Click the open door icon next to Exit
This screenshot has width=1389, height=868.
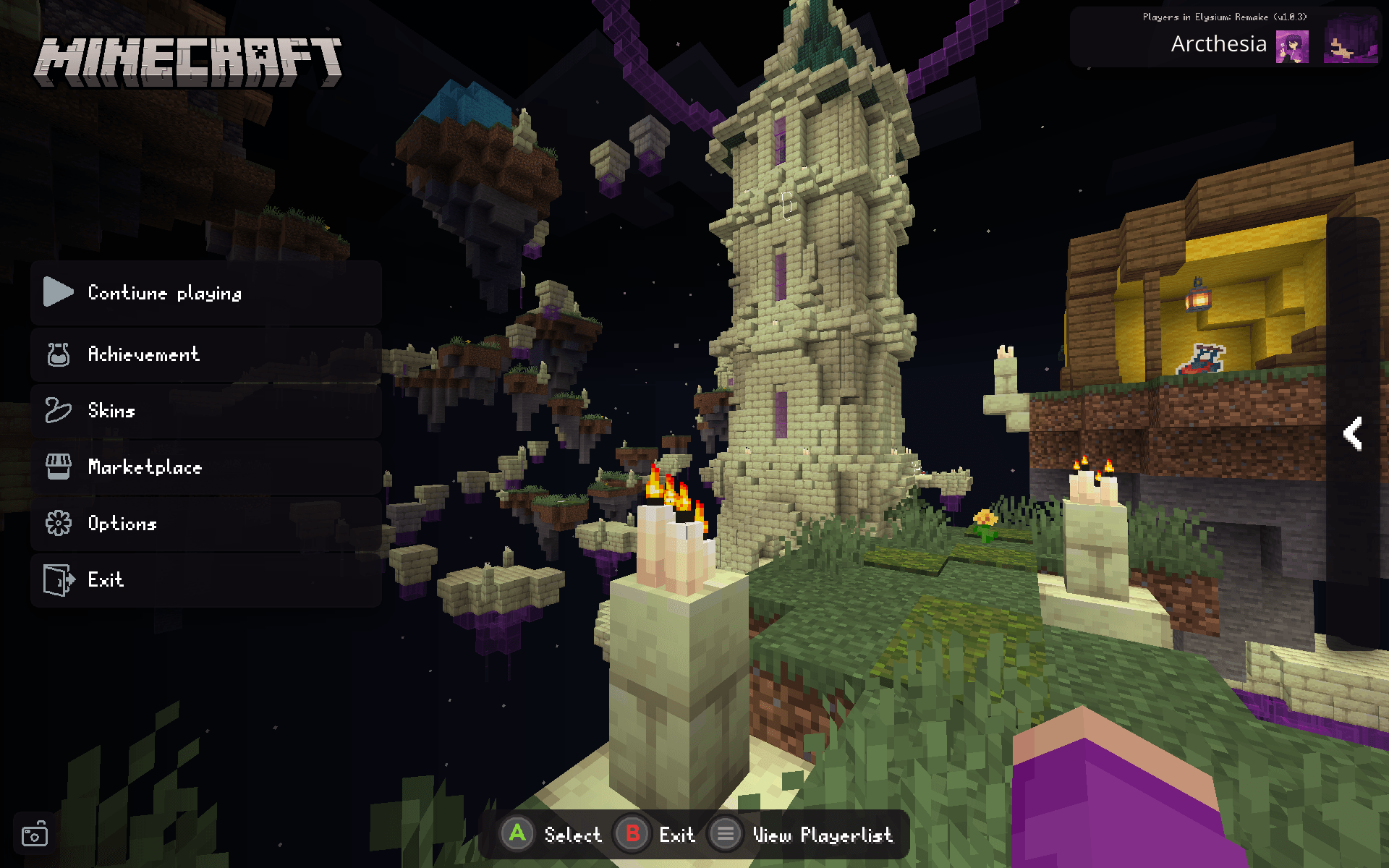(x=59, y=579)
